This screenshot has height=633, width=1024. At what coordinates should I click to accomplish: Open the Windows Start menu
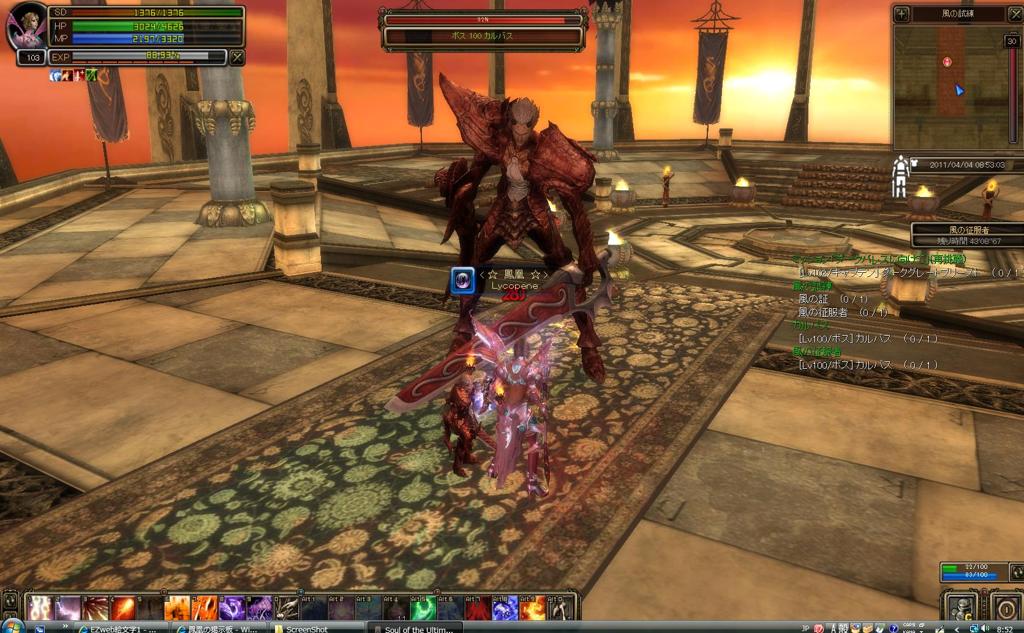(x=14, y=627)
